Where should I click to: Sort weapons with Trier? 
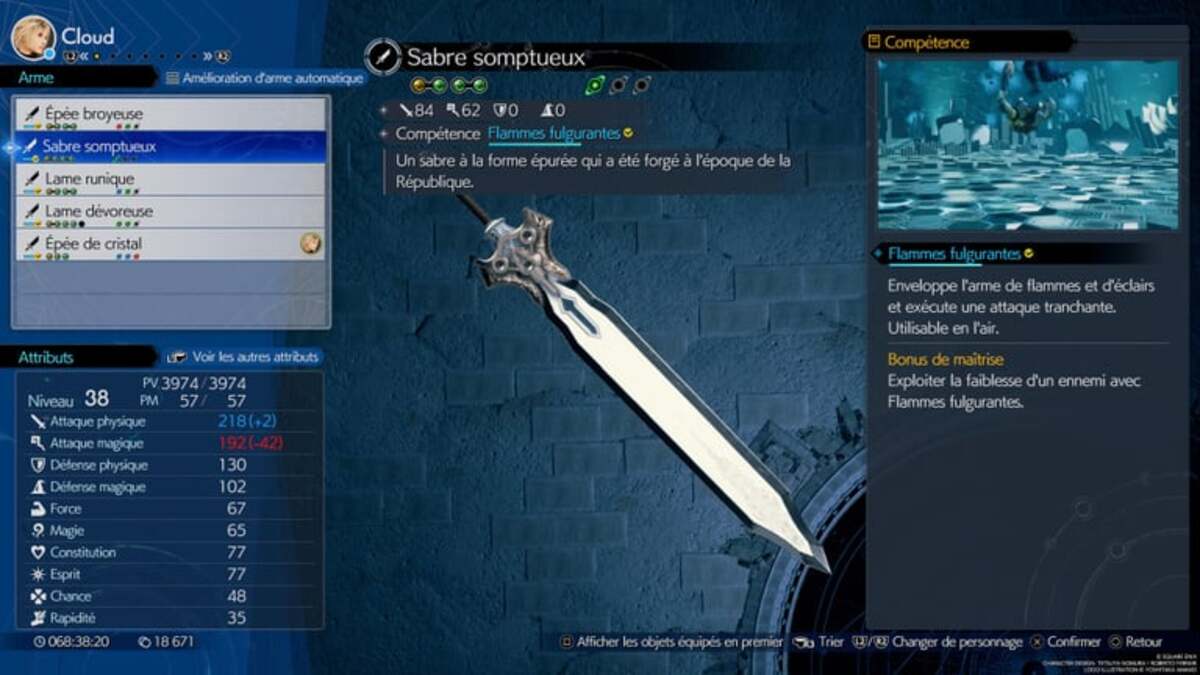pos(822,642)
